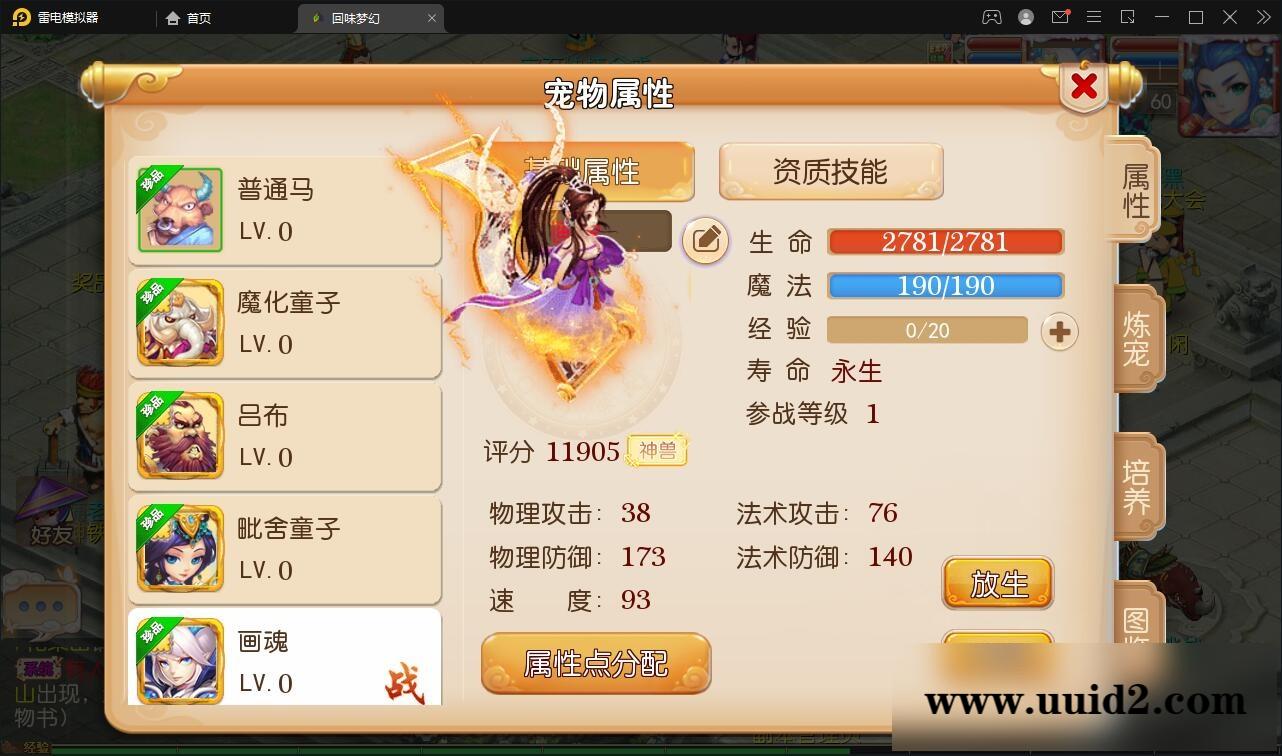Click the 经验 experience progress bar

pos(926,330)
